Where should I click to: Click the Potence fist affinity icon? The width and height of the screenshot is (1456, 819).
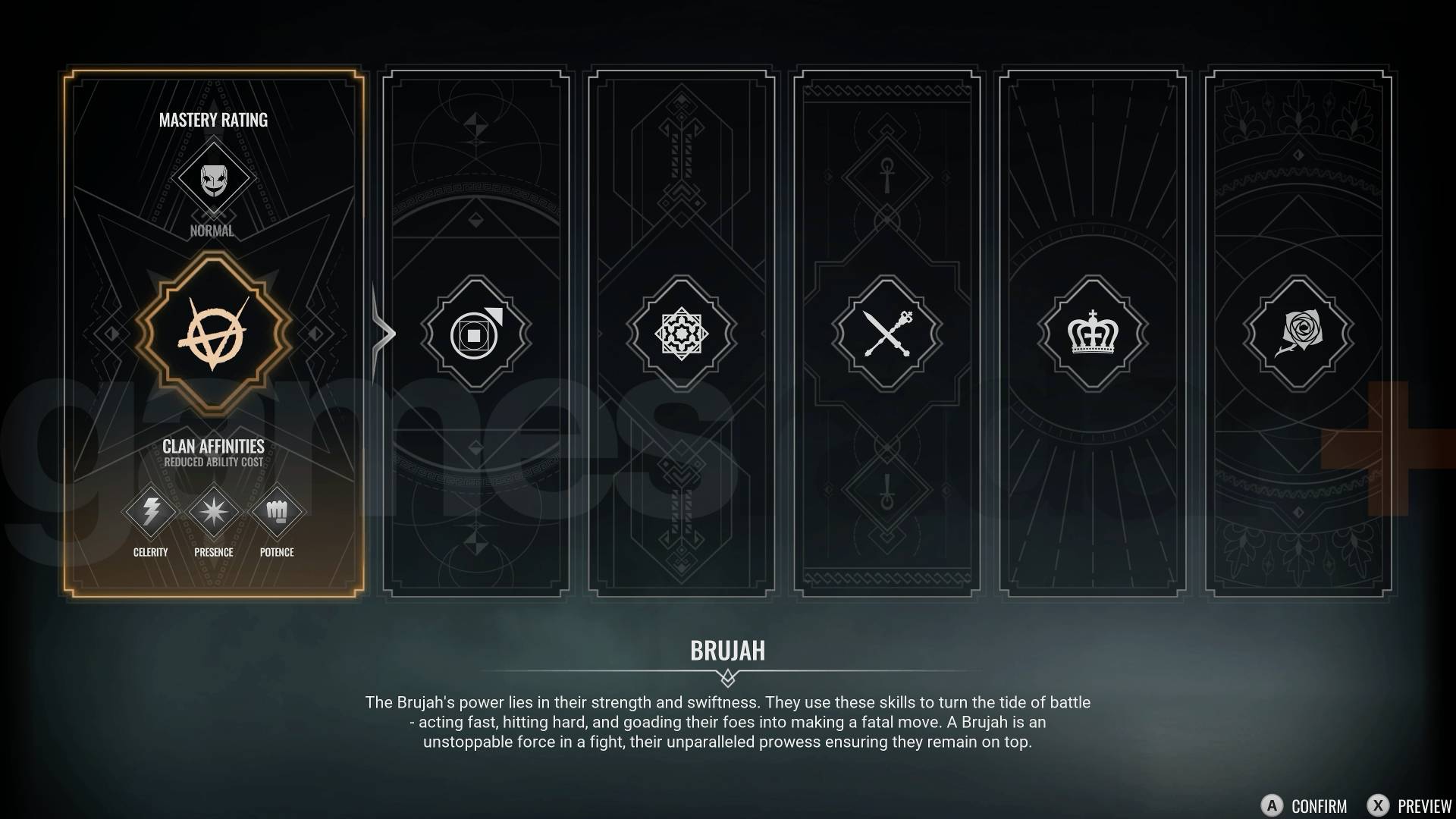pos(277,512)
